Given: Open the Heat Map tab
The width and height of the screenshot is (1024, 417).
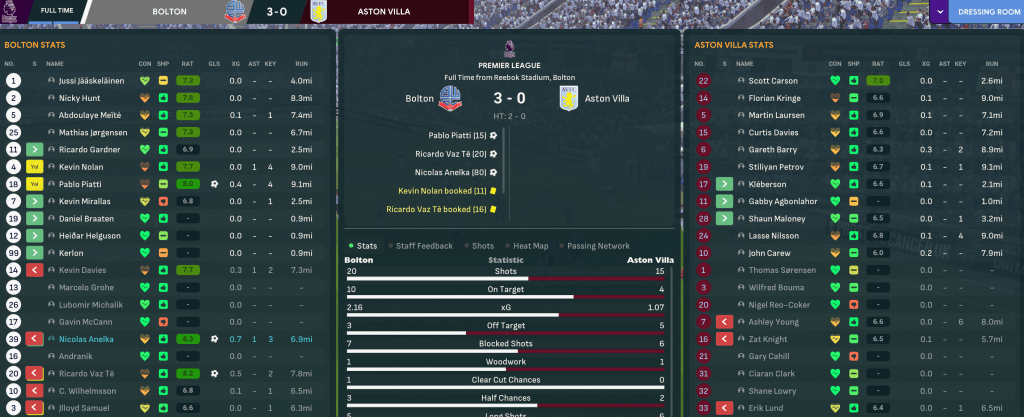Looking at the screenshot, I should [529, 245].
